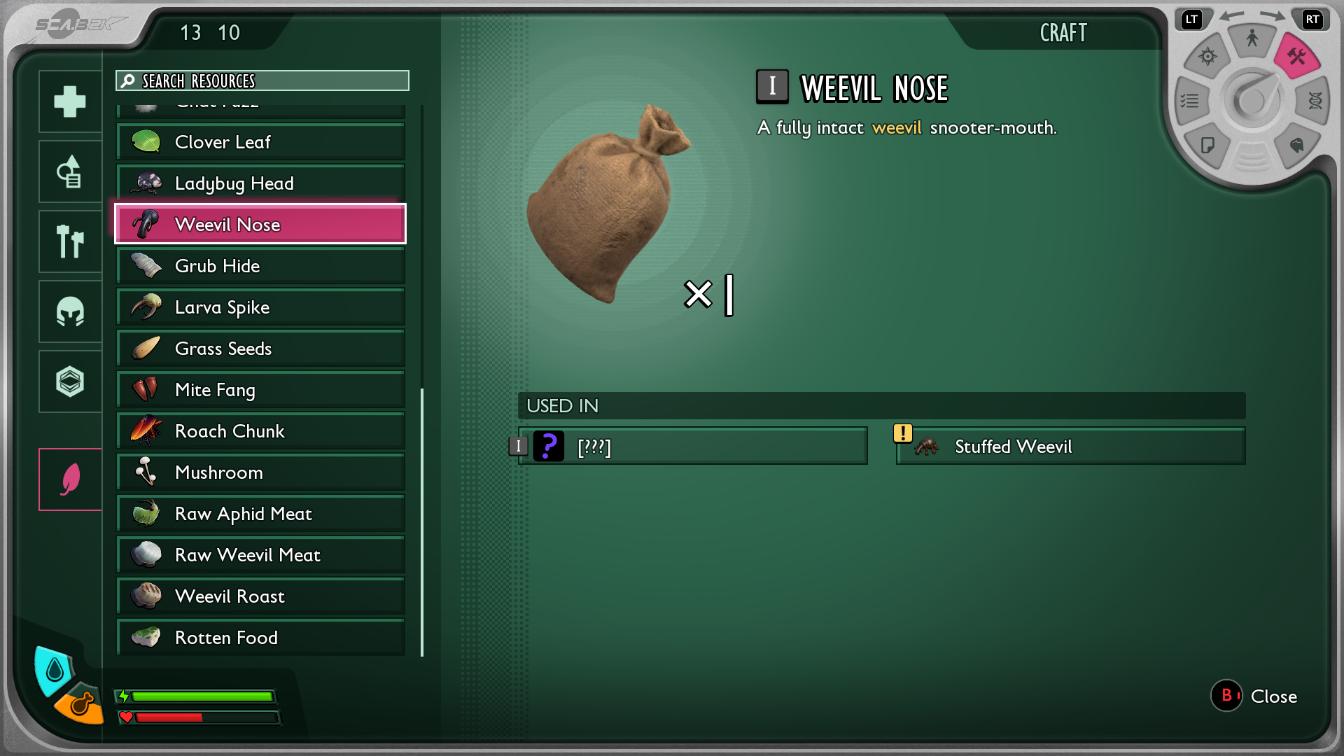This screenshot has height=756, width=1344.
Task: Switch to the helmet armor crafting category
Action: (70, 312)
